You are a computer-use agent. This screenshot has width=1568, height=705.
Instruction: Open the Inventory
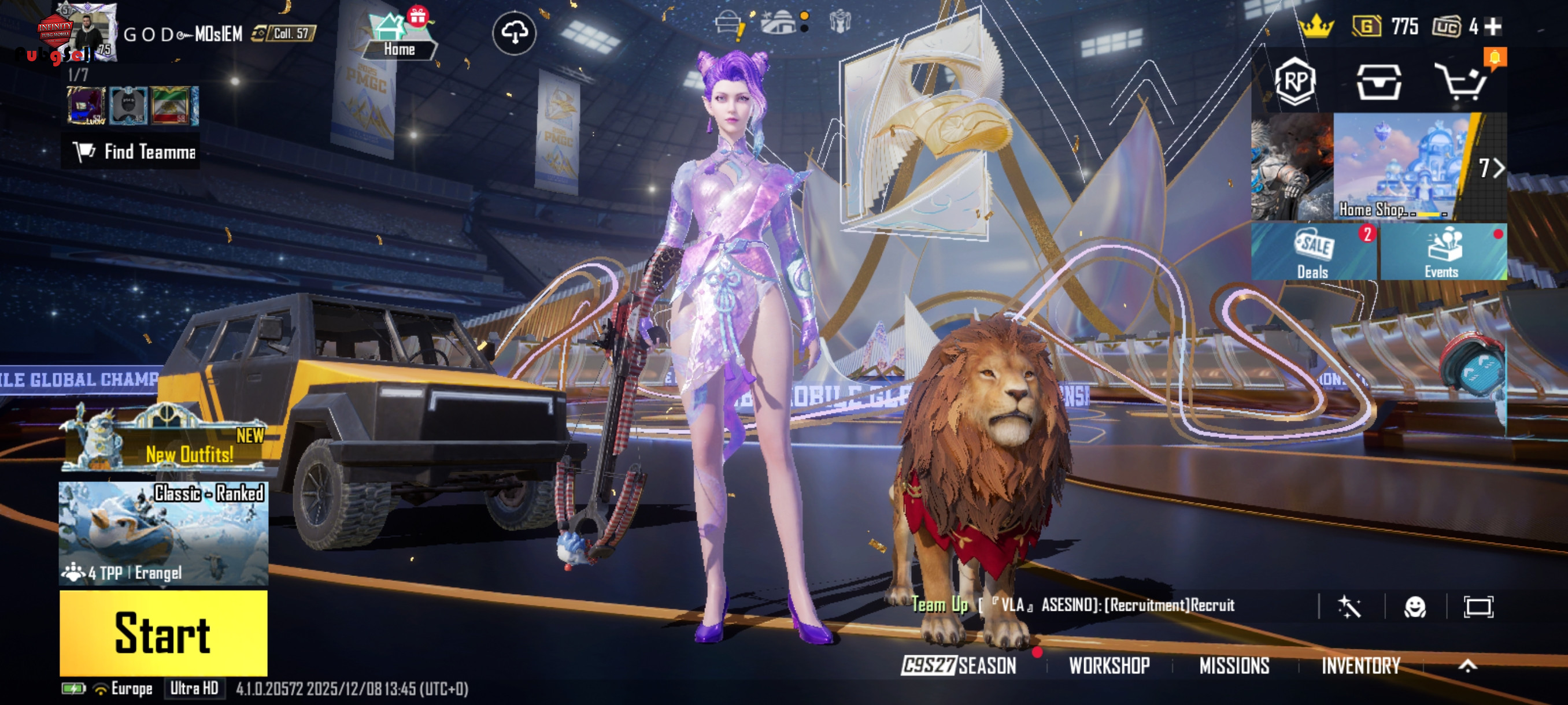tap(1360, 666)
